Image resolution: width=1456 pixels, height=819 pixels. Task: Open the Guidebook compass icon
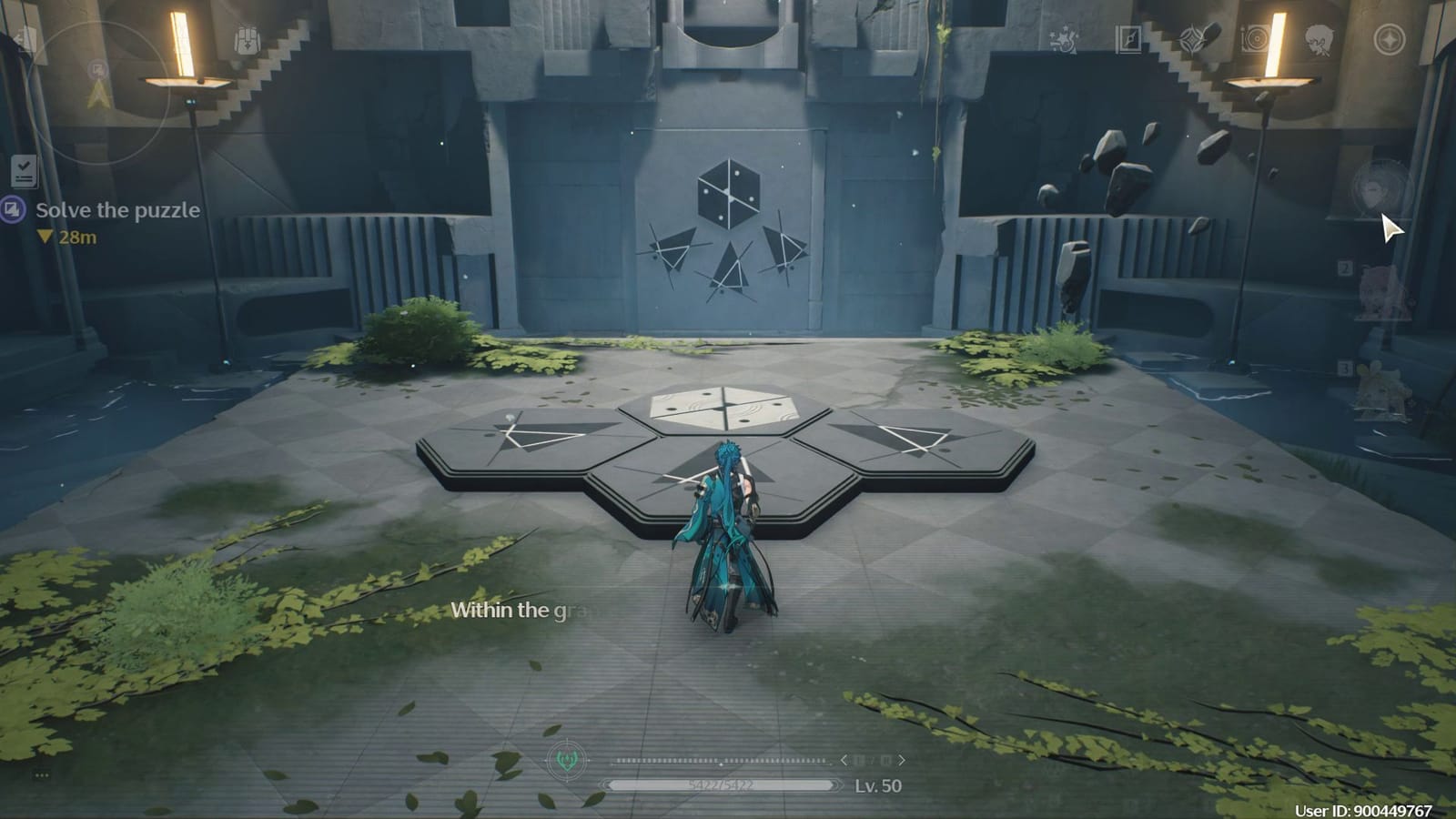pos(1127,39)
